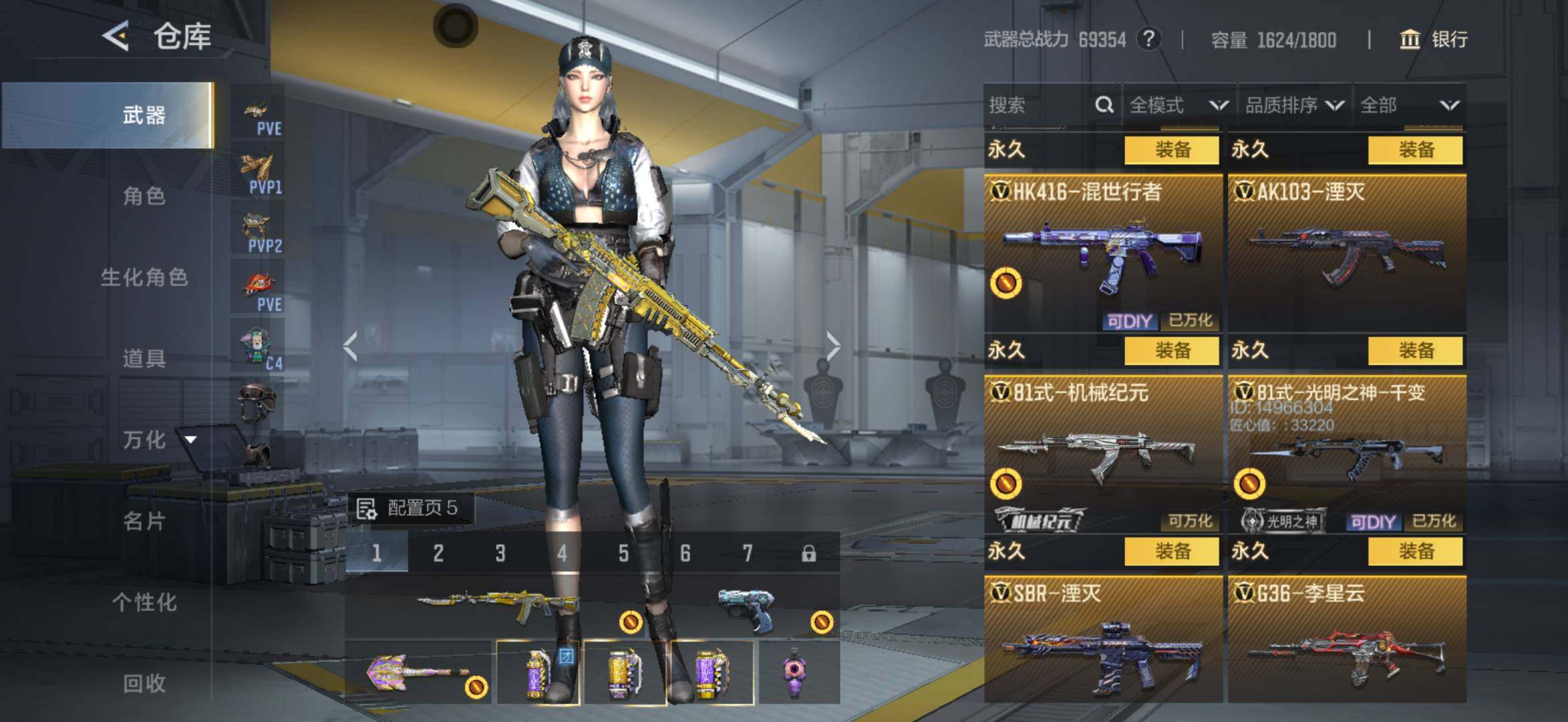
Task: Open the 银行 bank
Action: 1434,39
